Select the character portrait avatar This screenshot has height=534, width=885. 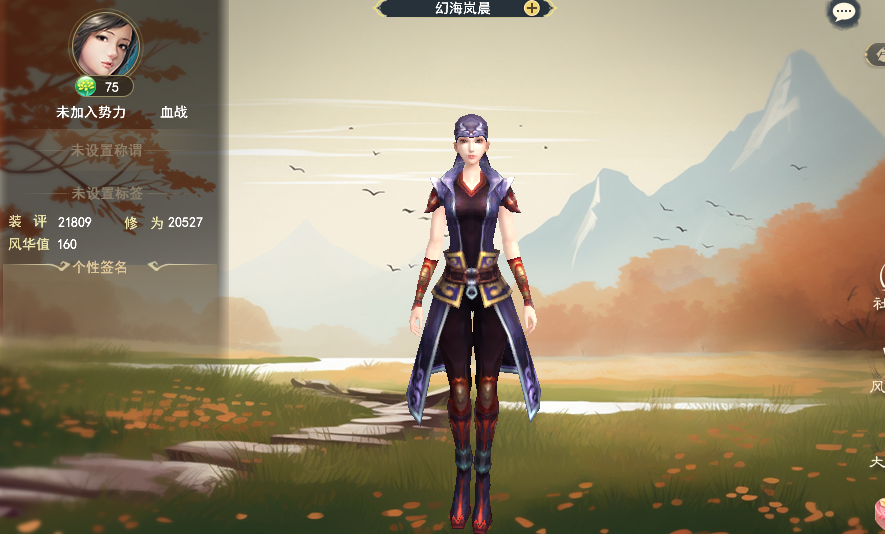[x=105, y=45]
